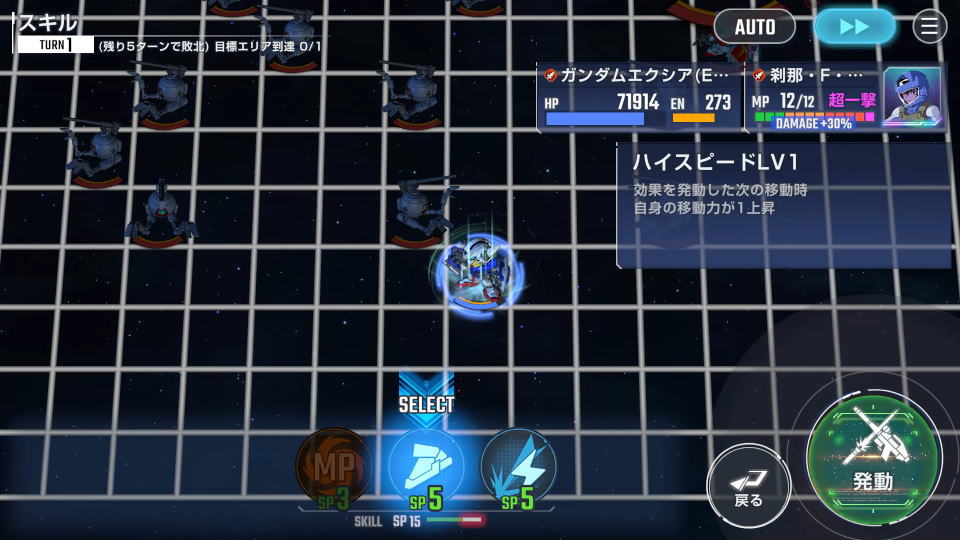Screen dimensions: 960x540
Task: Activate the fast-forward speed button
Action: tap(854, 26)
